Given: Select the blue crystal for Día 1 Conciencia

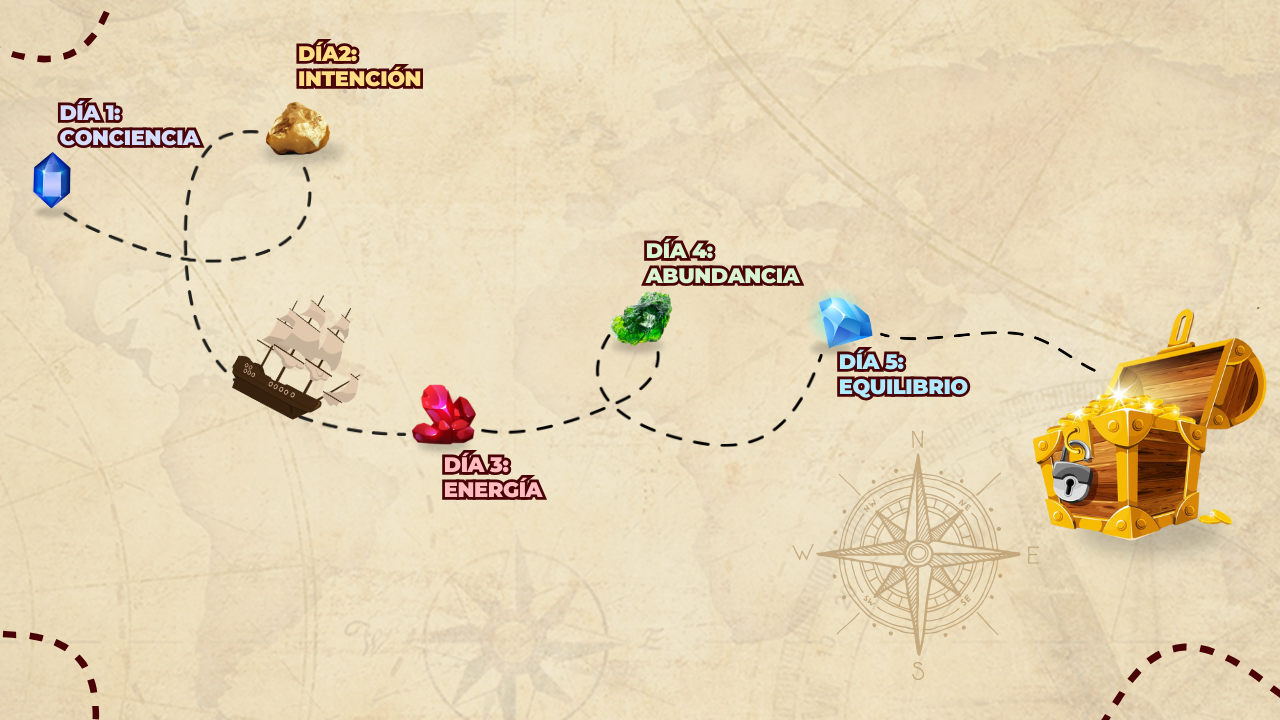Looking at the screenshot, I should point(52,181).
